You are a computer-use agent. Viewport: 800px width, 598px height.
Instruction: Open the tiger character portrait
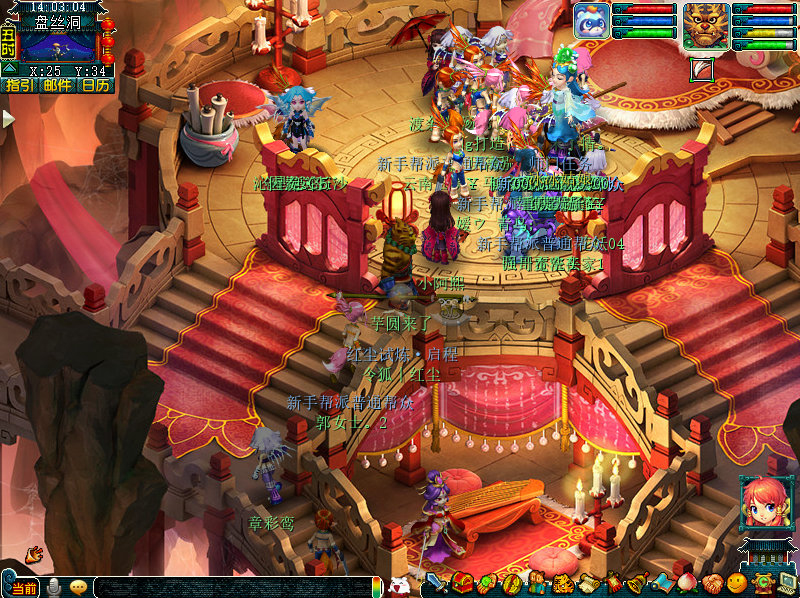(x=706, y=25)
